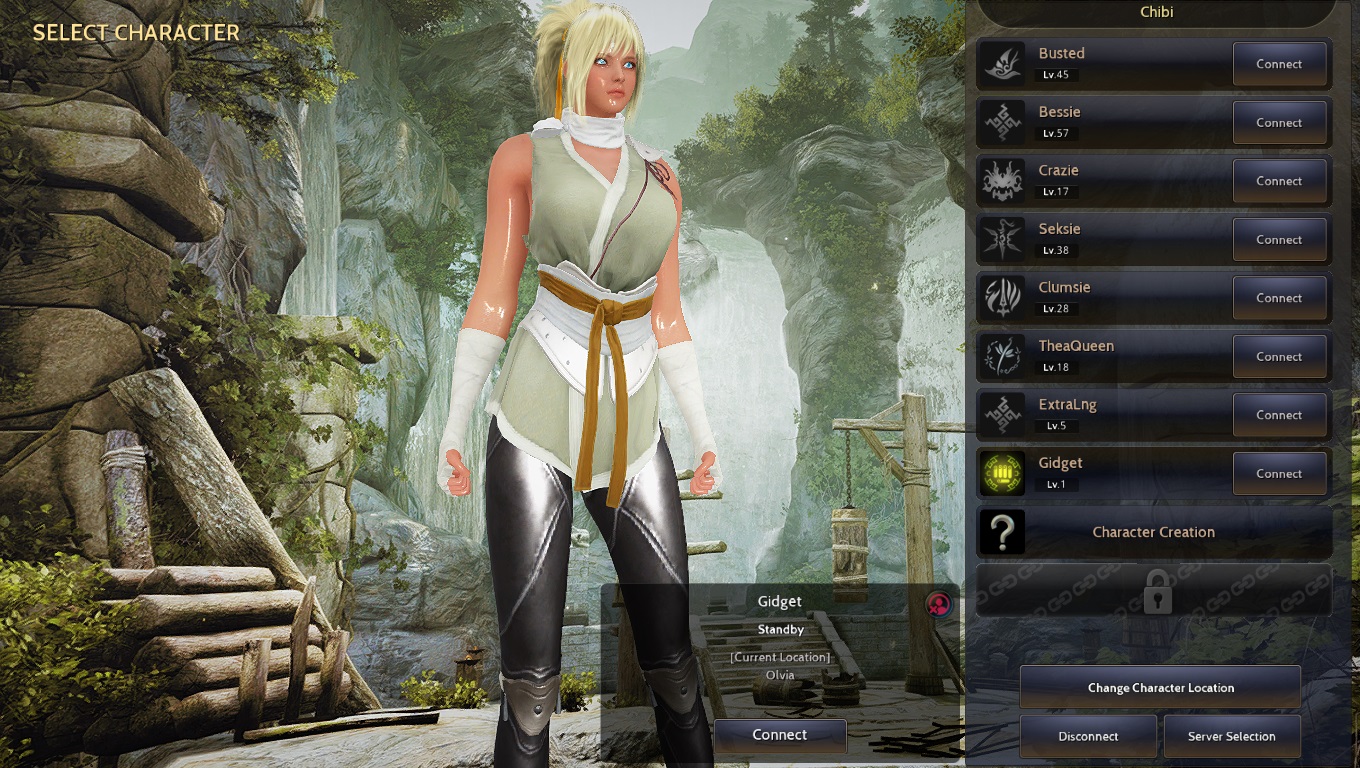Select Gidget's glowing yellow class icon
This screenshot has height=768, width=1360.
[x=1001, y=474]
